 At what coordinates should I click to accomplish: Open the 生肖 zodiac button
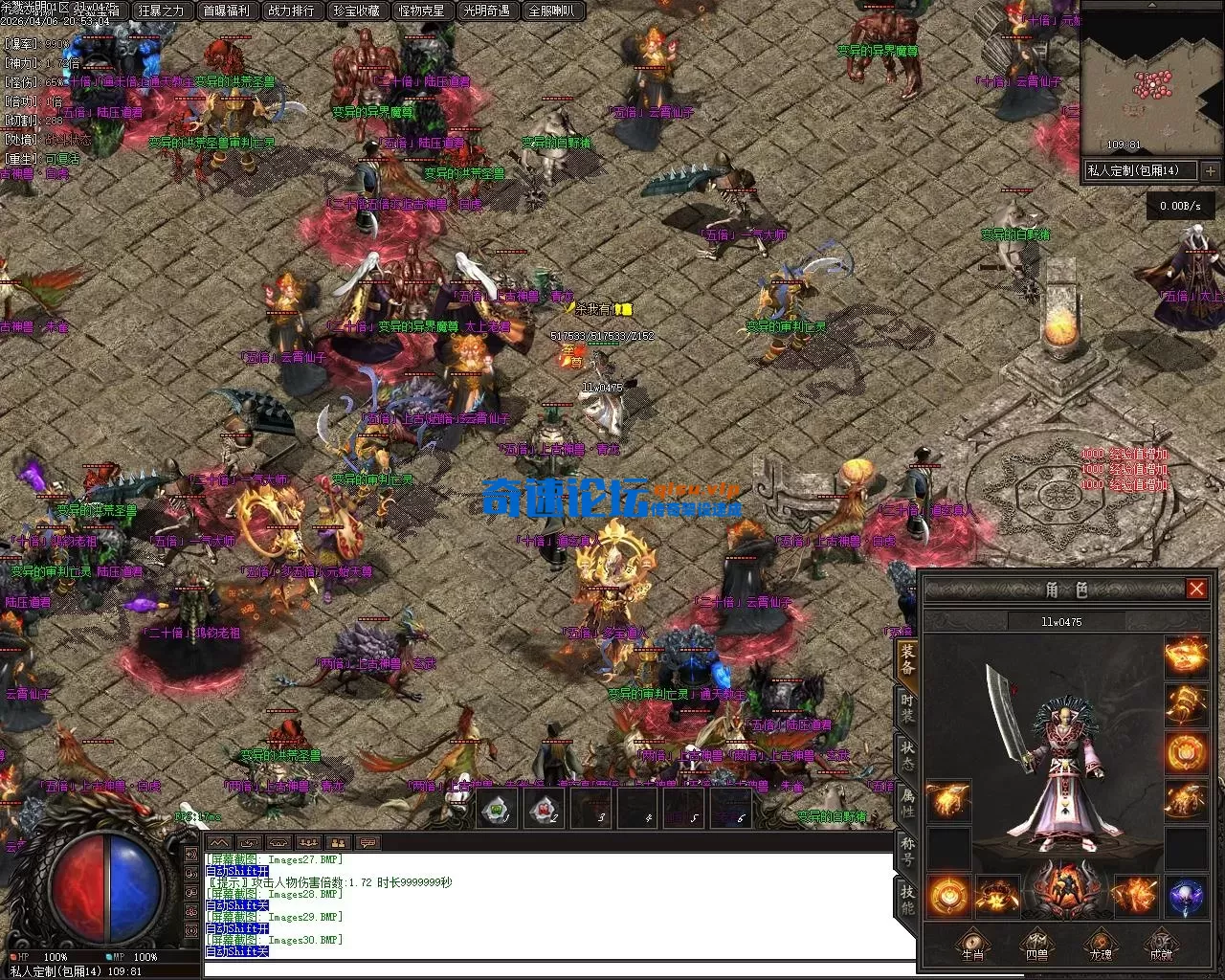pos(971,943)
